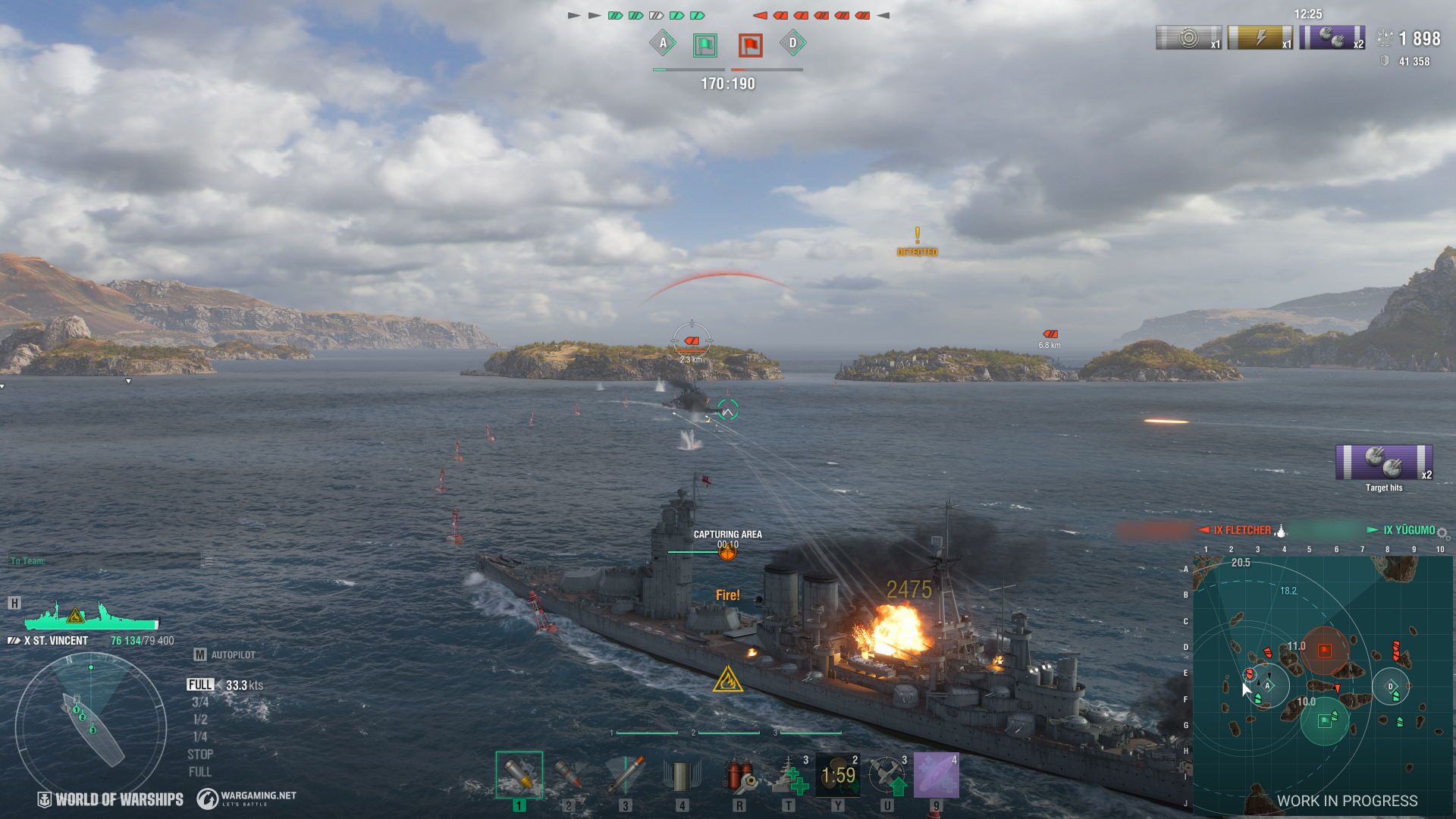Click the green allied base on minimap
The height and width of the screenshot is (819, 1456).
coord(1324,720)
